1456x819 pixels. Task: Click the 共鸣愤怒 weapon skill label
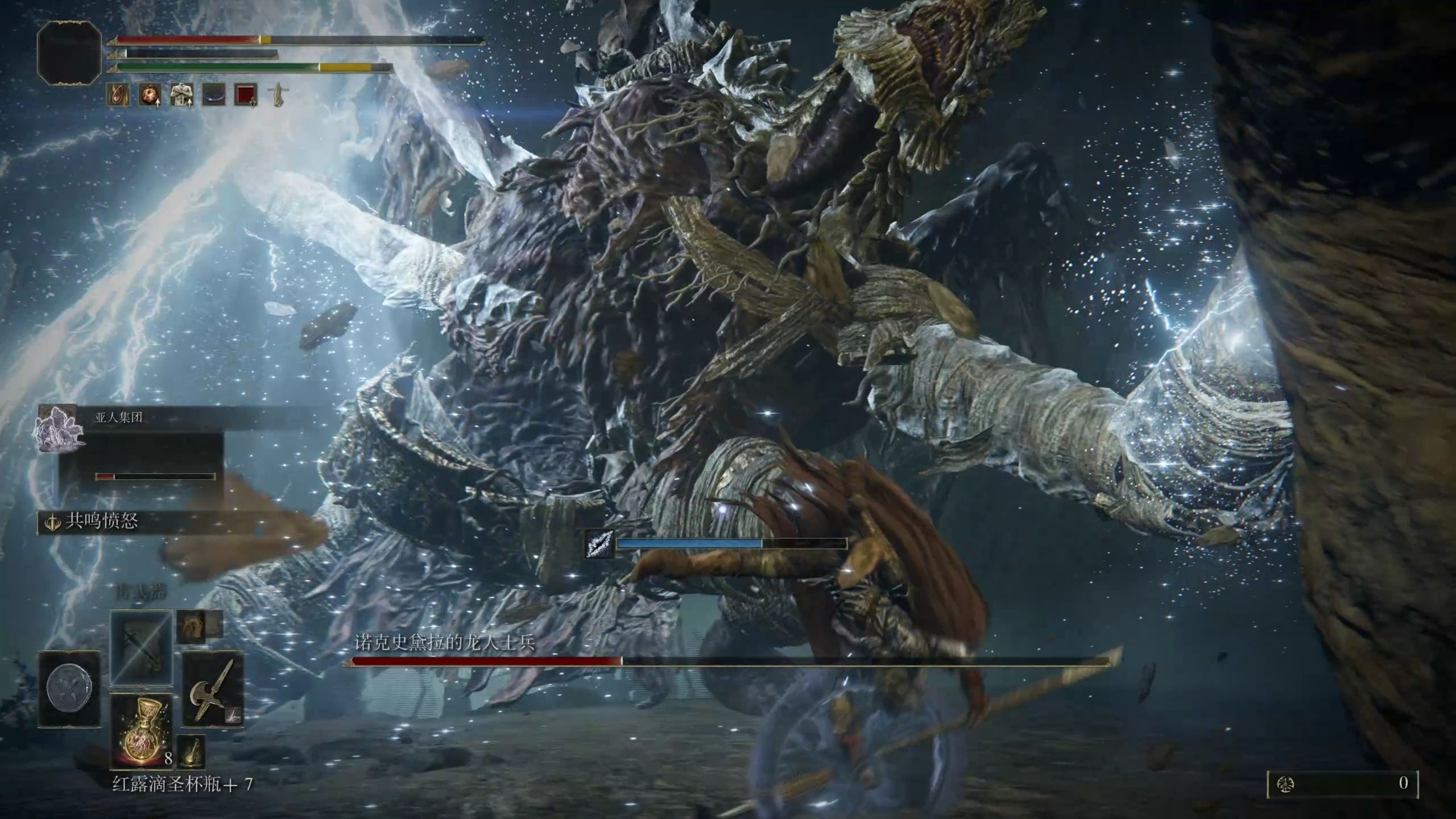(101, 522)
